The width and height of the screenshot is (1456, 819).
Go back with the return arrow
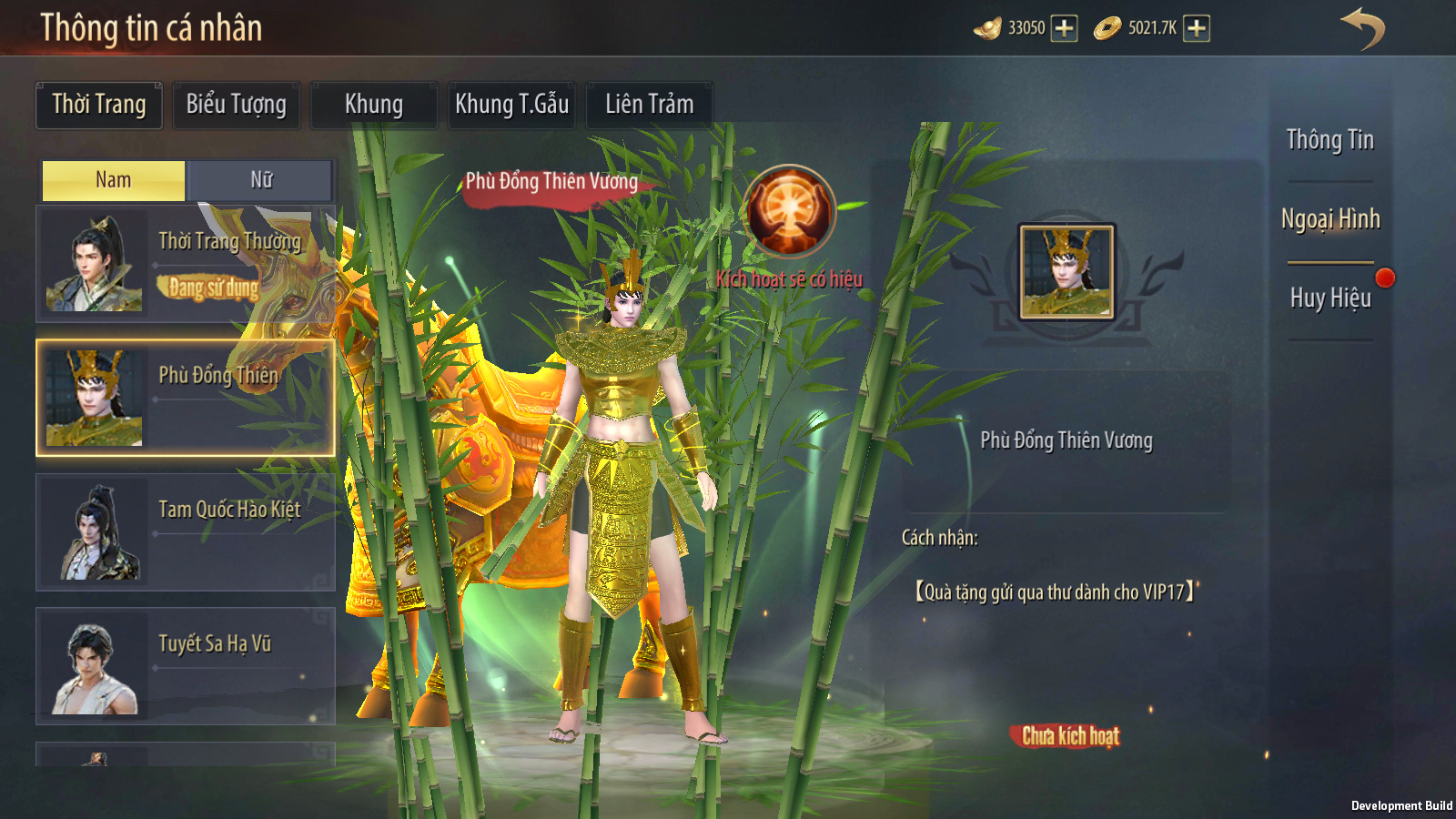coord(1362,28)
